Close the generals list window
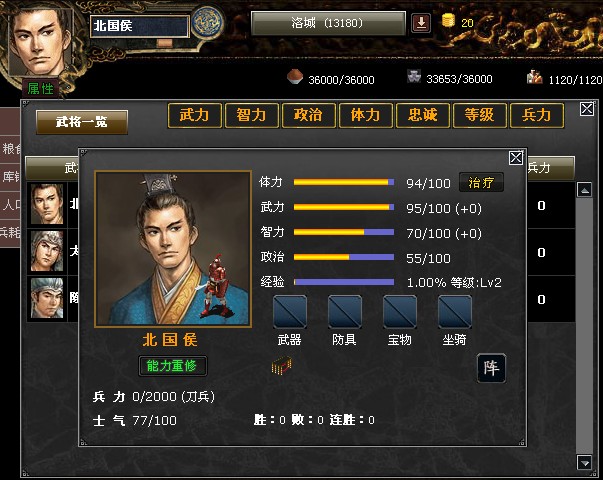The image size is (603, 480). pyautogui.click(x=587, y=109)
